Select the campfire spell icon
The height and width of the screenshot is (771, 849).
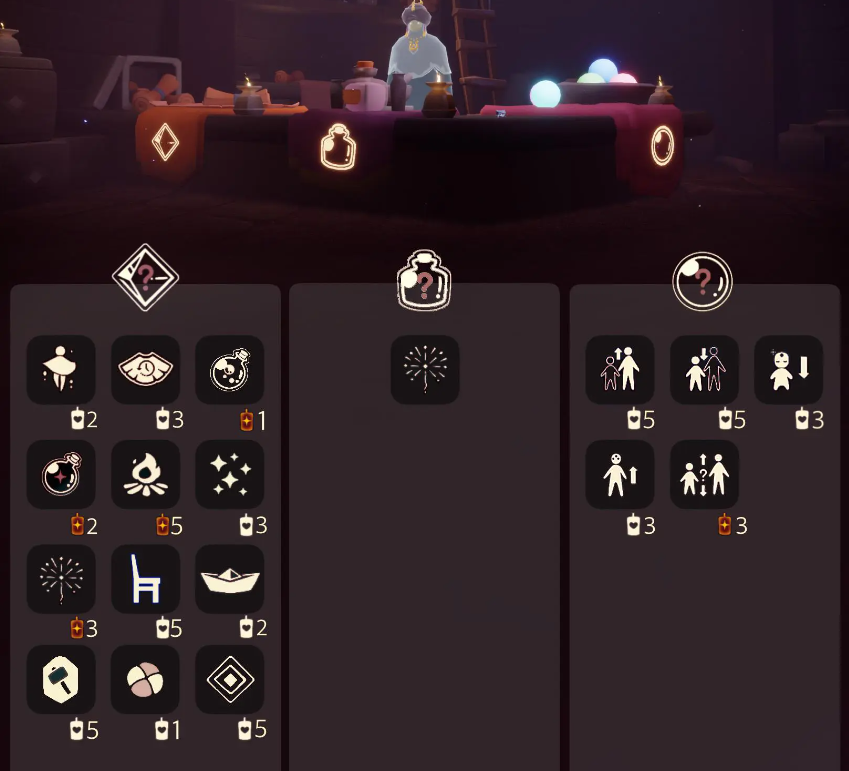tap(145, 474)
